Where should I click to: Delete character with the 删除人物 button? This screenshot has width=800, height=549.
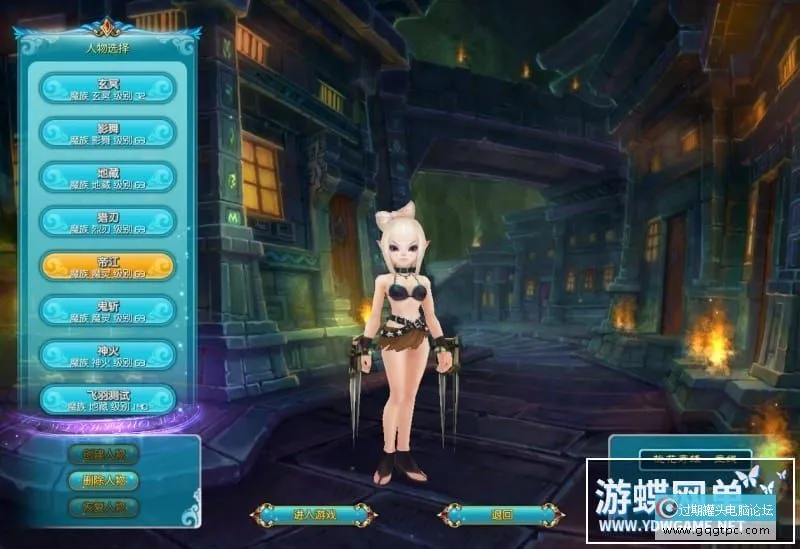103,480
